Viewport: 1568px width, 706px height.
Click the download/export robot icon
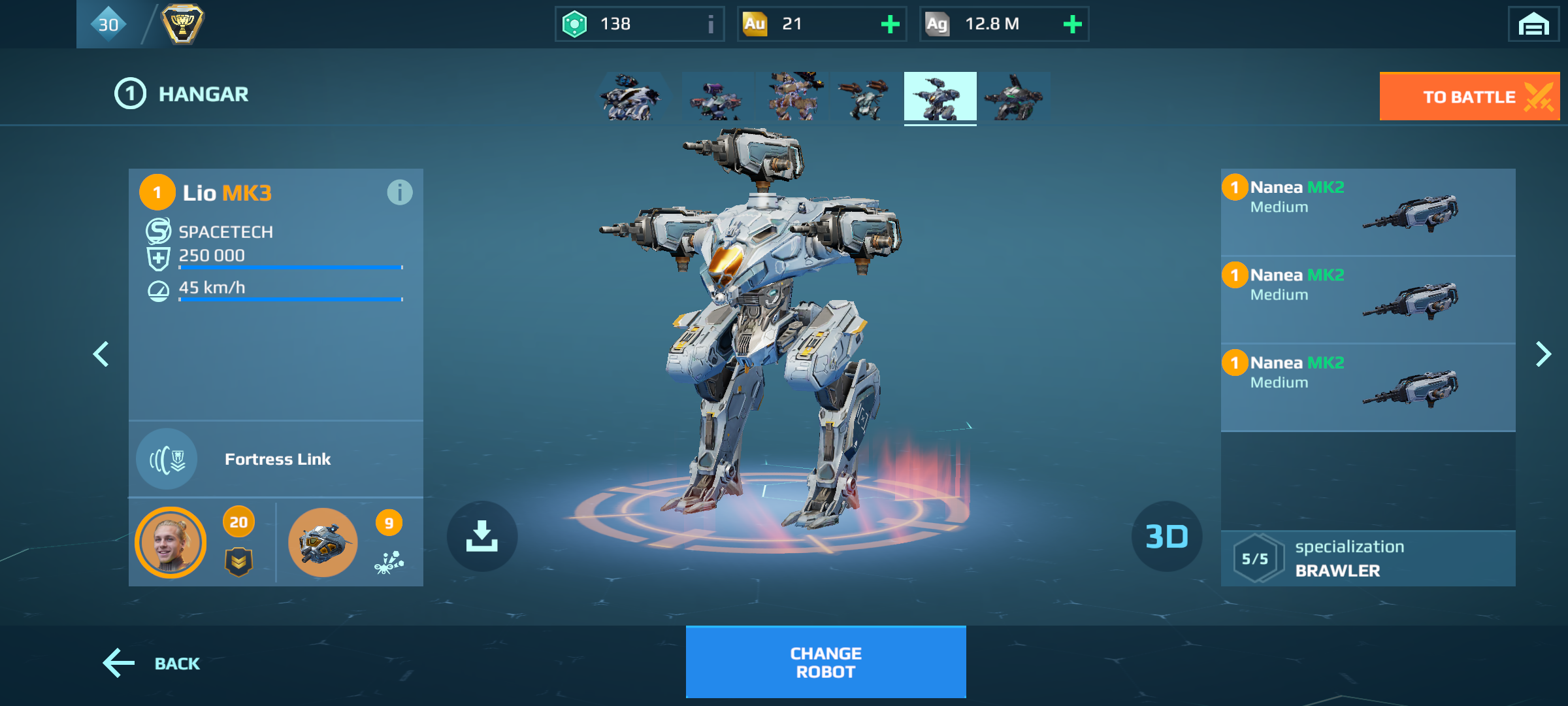click(x=482, y=536)
